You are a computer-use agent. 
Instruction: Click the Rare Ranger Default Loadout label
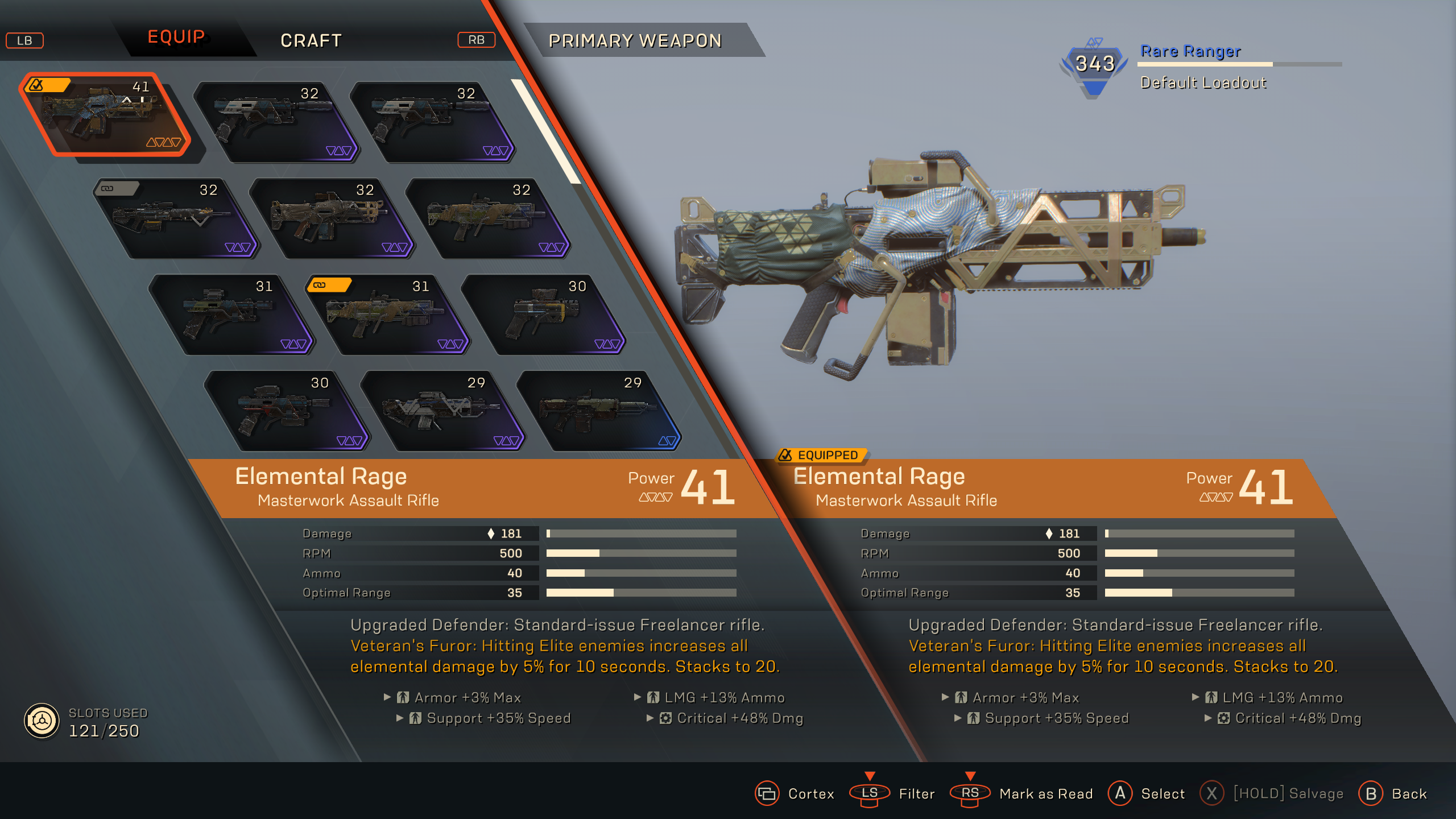coord(1204,82)
